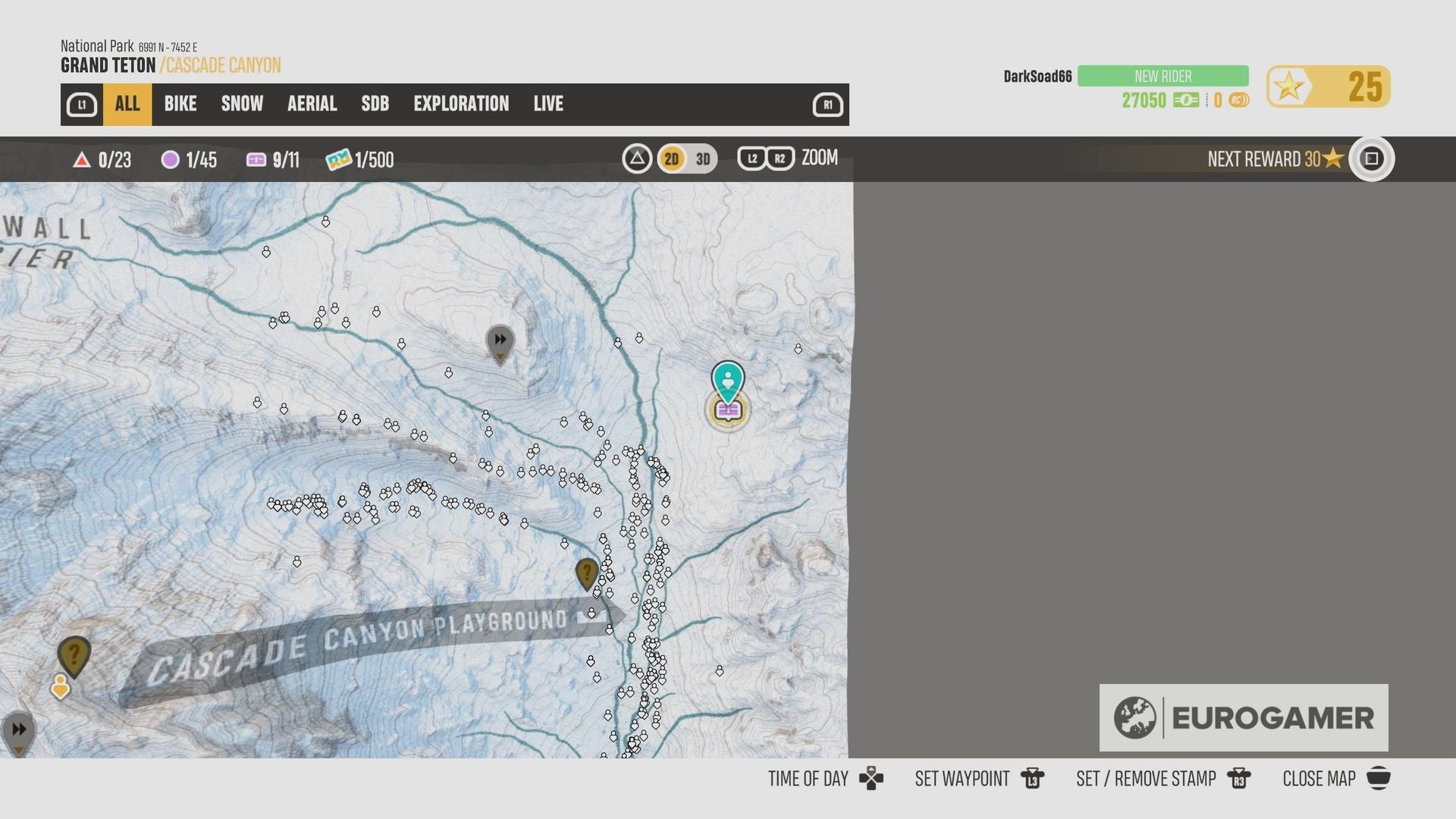The image size is (1456, 819).
Task: Click the purple circle counter showing 1/45
Action: (x=190, y=160)
